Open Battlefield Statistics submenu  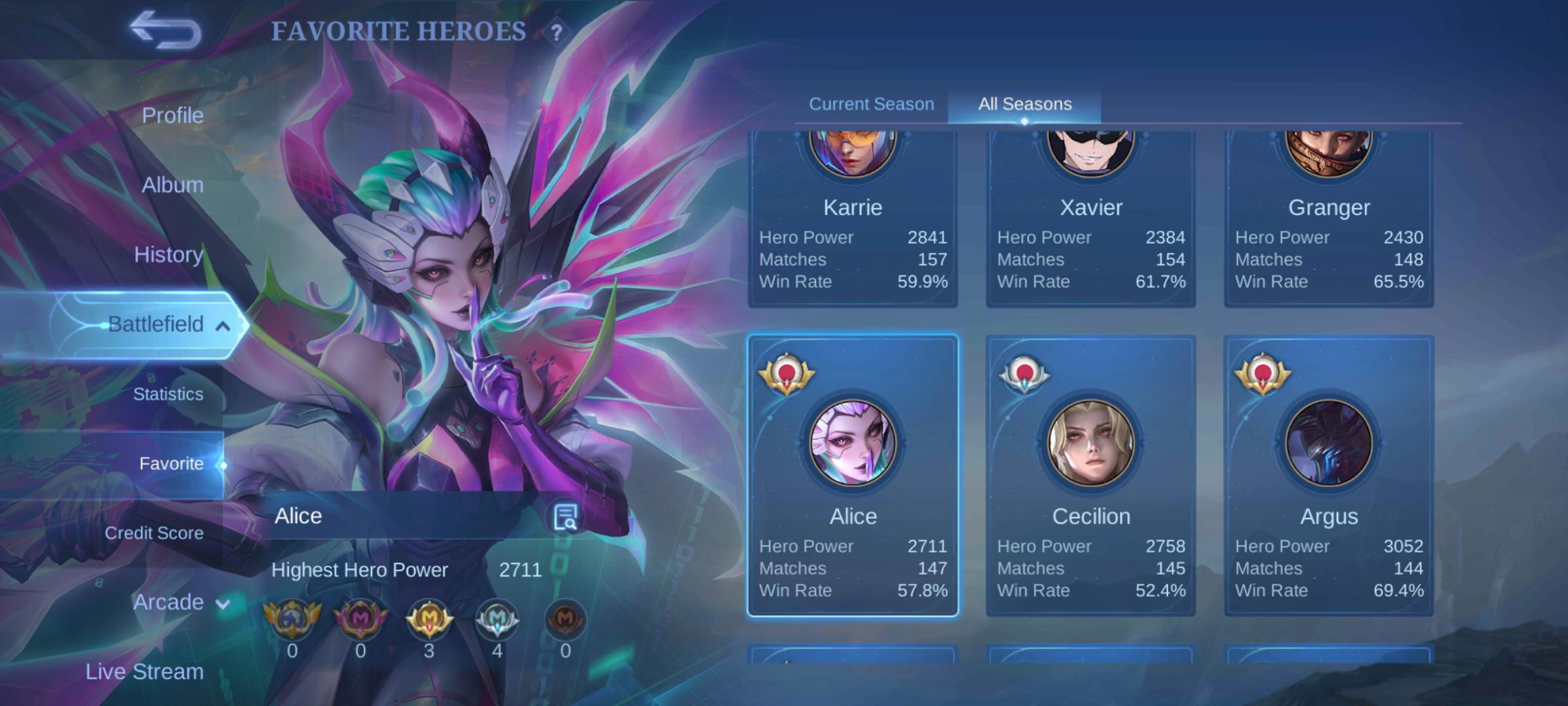point(168,394)
